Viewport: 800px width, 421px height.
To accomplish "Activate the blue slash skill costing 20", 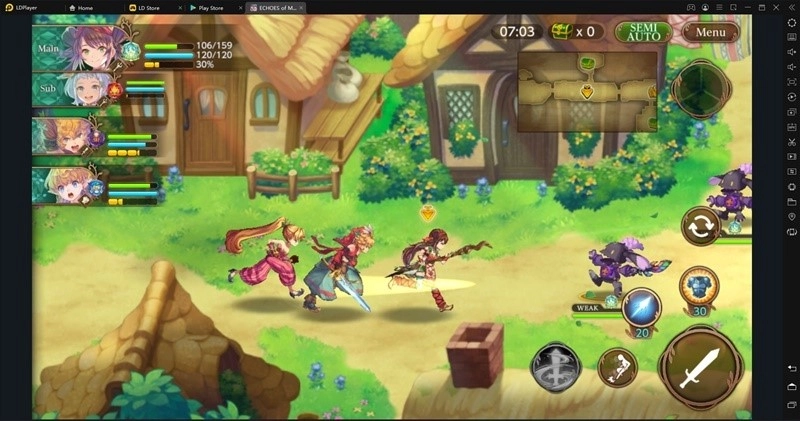I will [641, 307].
